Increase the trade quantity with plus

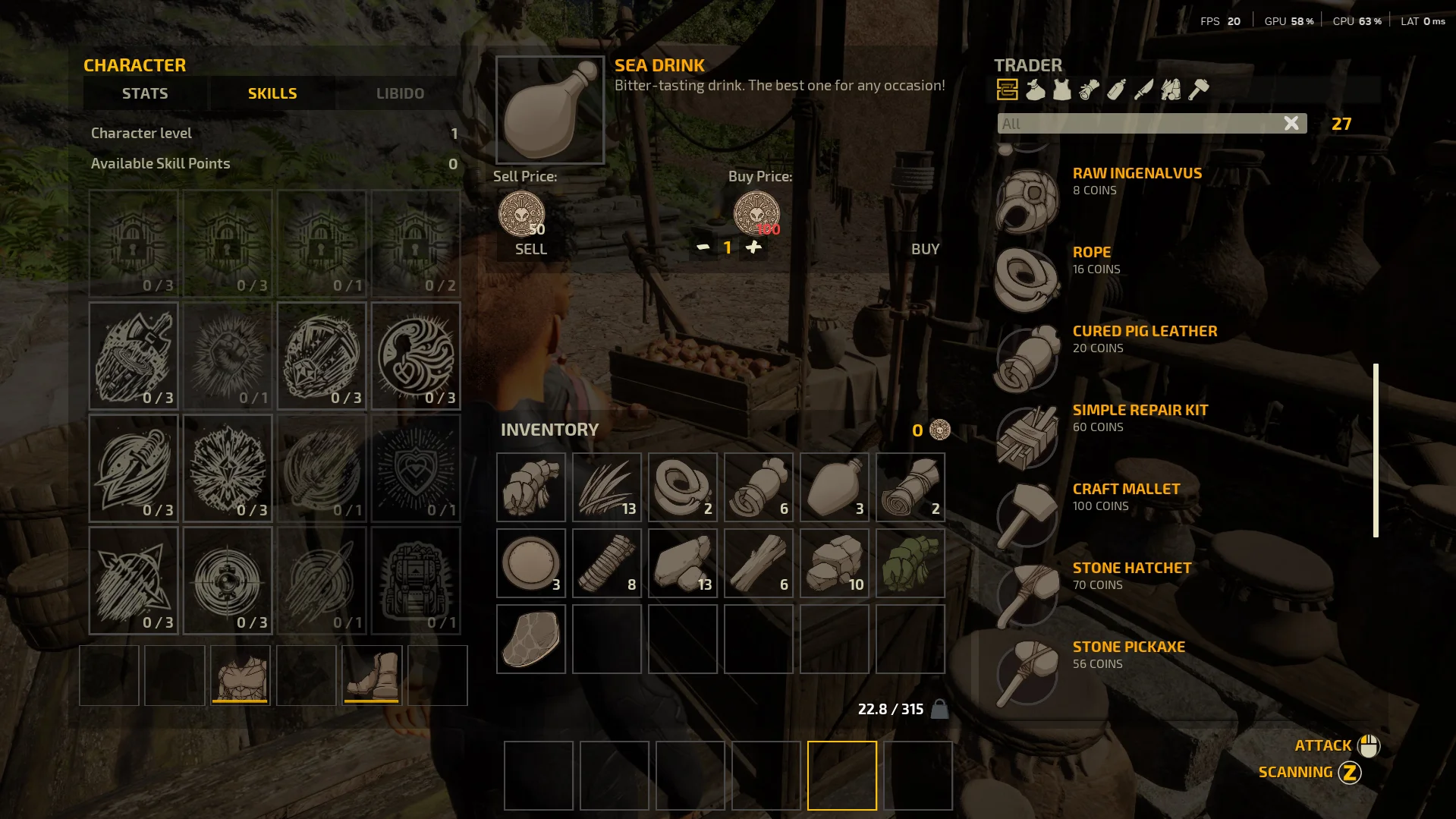(753, 247)
